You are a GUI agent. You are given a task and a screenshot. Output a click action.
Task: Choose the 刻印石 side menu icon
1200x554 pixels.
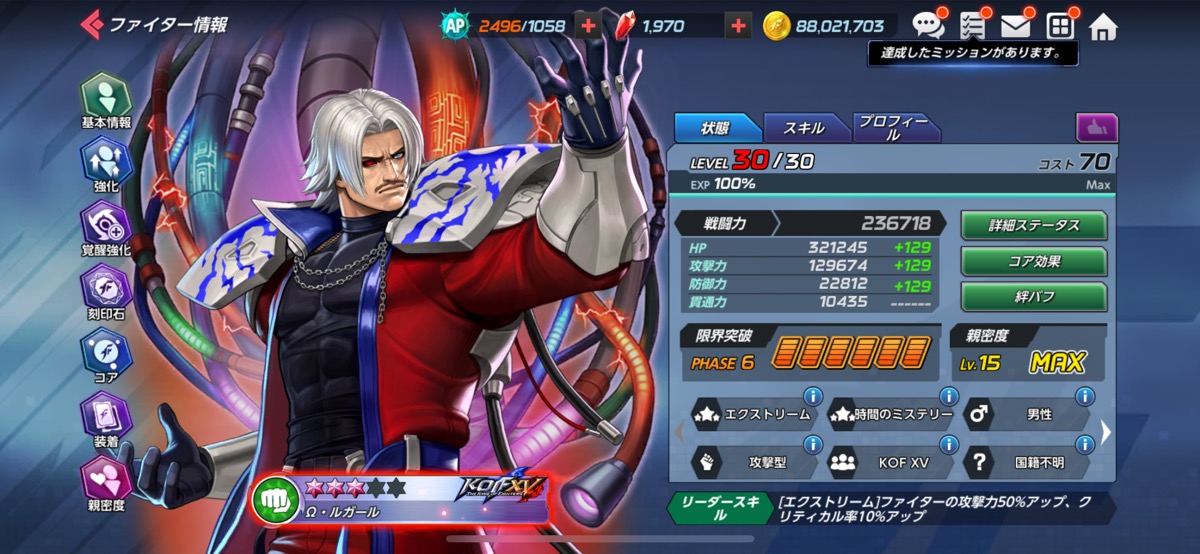coord(105,292)
